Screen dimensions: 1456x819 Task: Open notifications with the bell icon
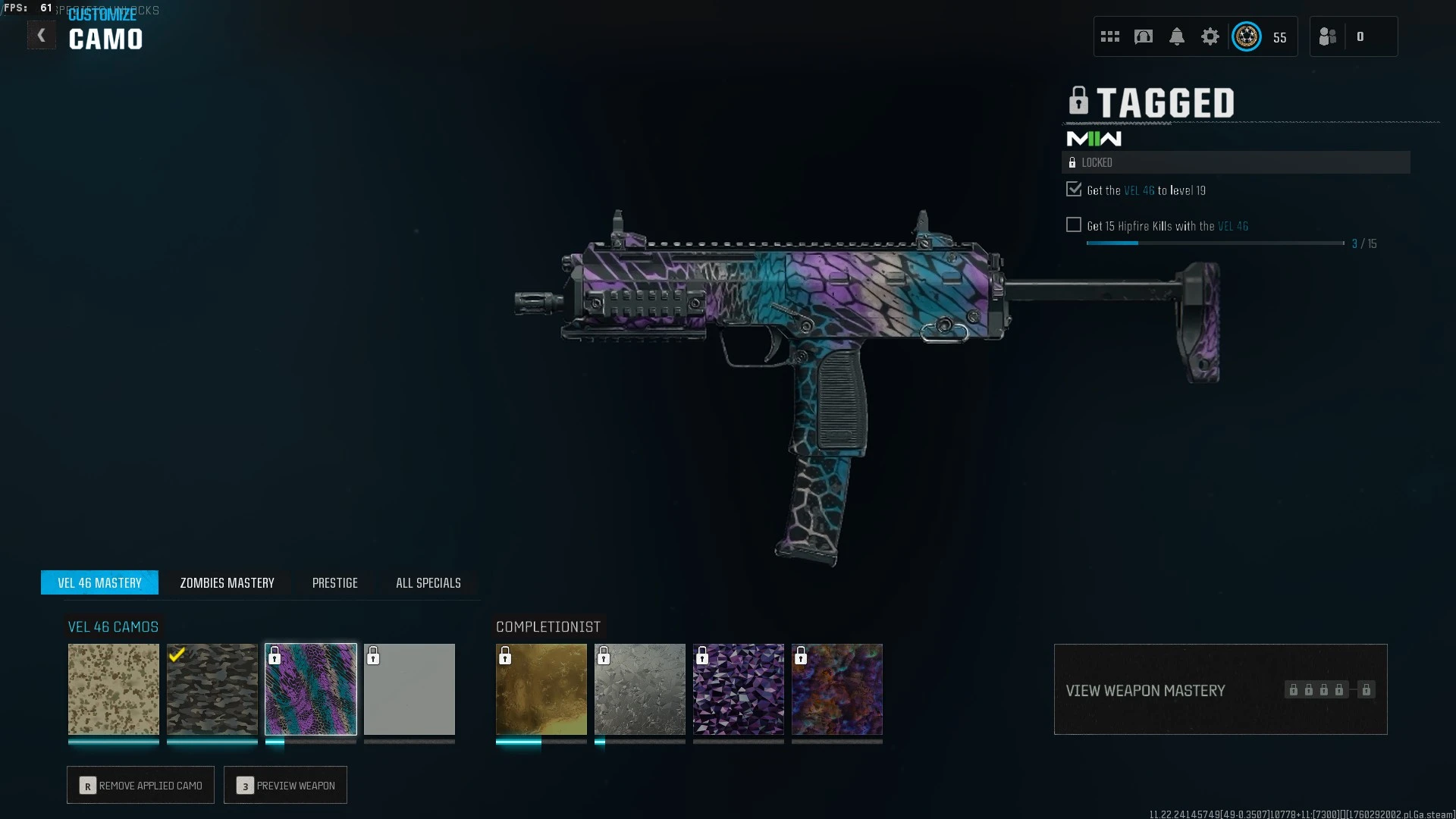click(x=1177, y=36)
